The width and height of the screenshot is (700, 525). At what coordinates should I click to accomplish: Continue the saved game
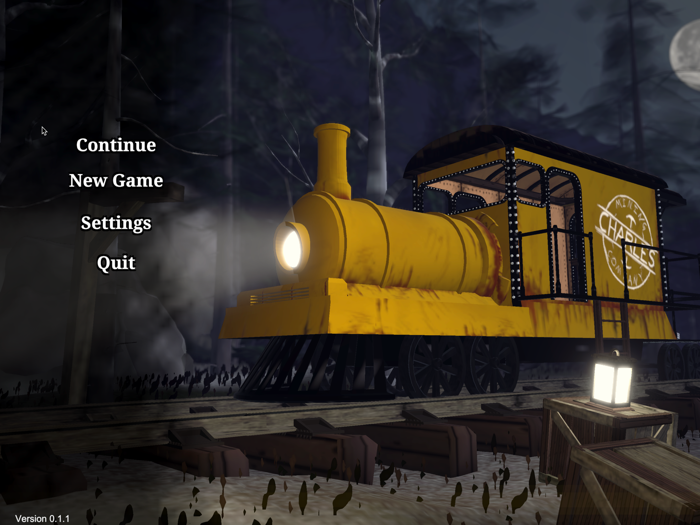click(x=116, y=145)
